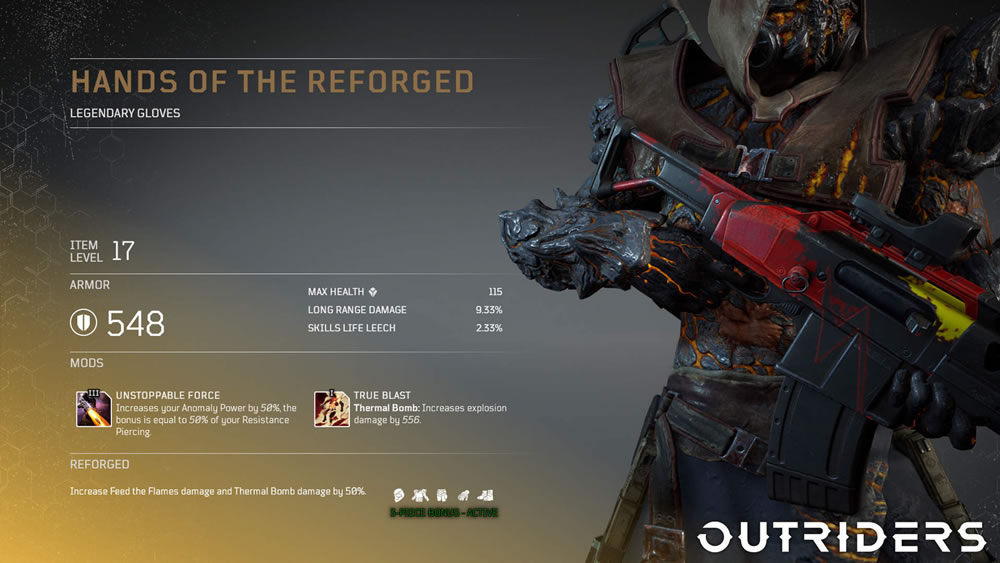The width and height of the screenshot is (1000, 563).
Task: Click the boots set piece icon
Action: 485,494
